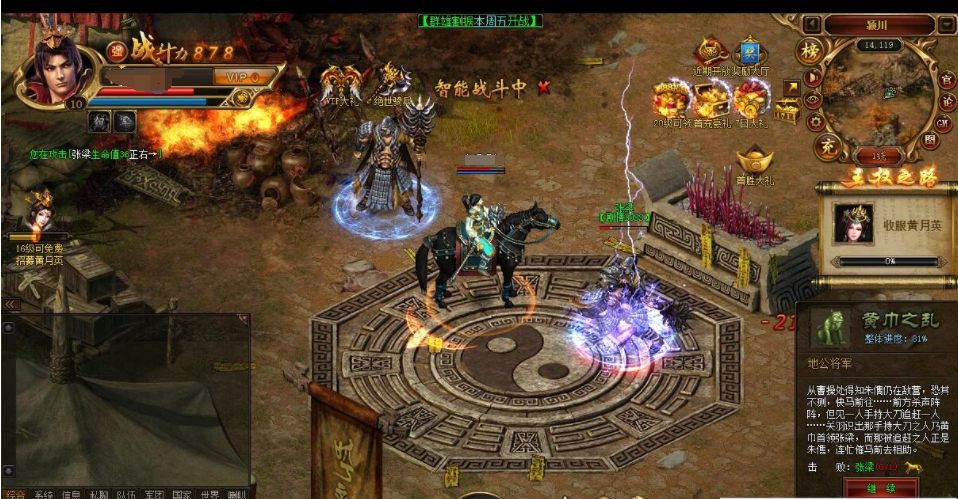Open the 榜 ranking button
The height and width of the screenshot is (499, 958).
pos(808,51)
